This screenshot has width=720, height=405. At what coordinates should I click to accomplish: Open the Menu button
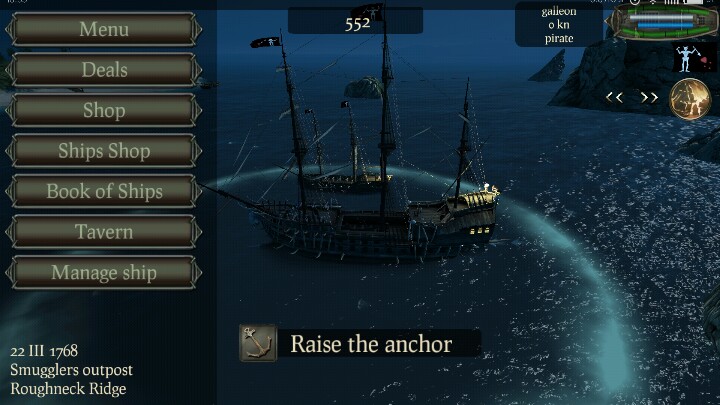[104, 29]
